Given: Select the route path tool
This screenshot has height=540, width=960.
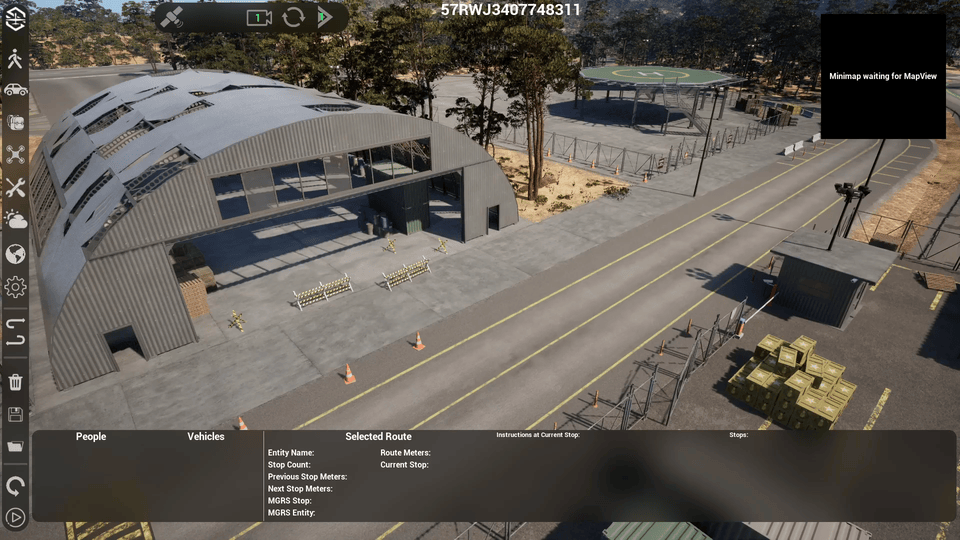Looking at the screenshot, I should pos(15,331).
